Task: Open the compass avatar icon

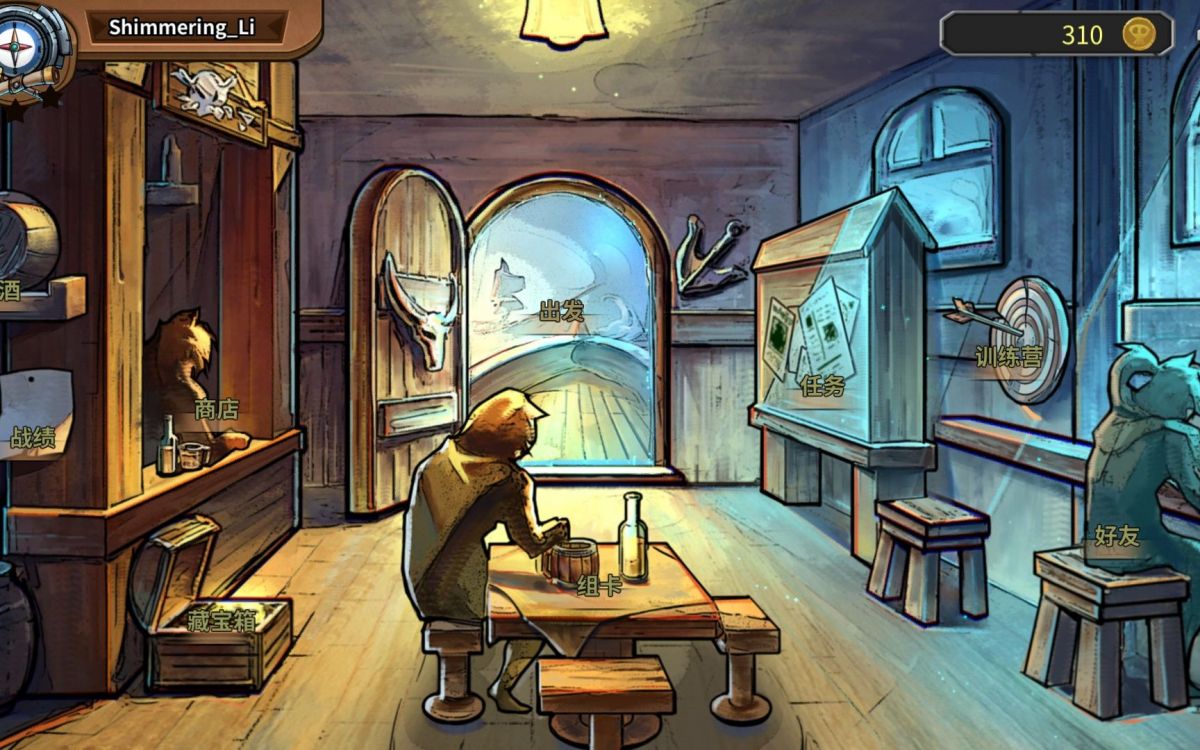Action: 22,42
